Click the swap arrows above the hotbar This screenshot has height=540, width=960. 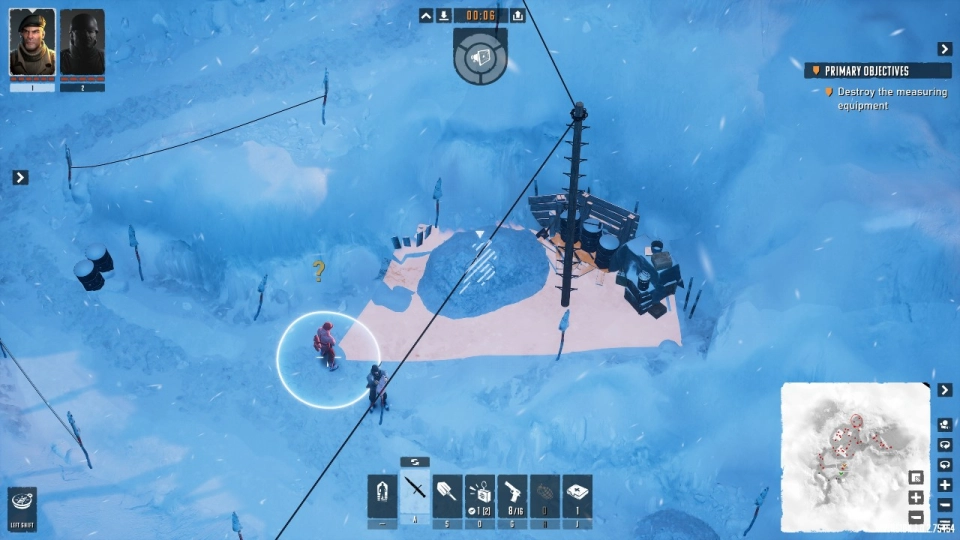(x=415, y=462)
